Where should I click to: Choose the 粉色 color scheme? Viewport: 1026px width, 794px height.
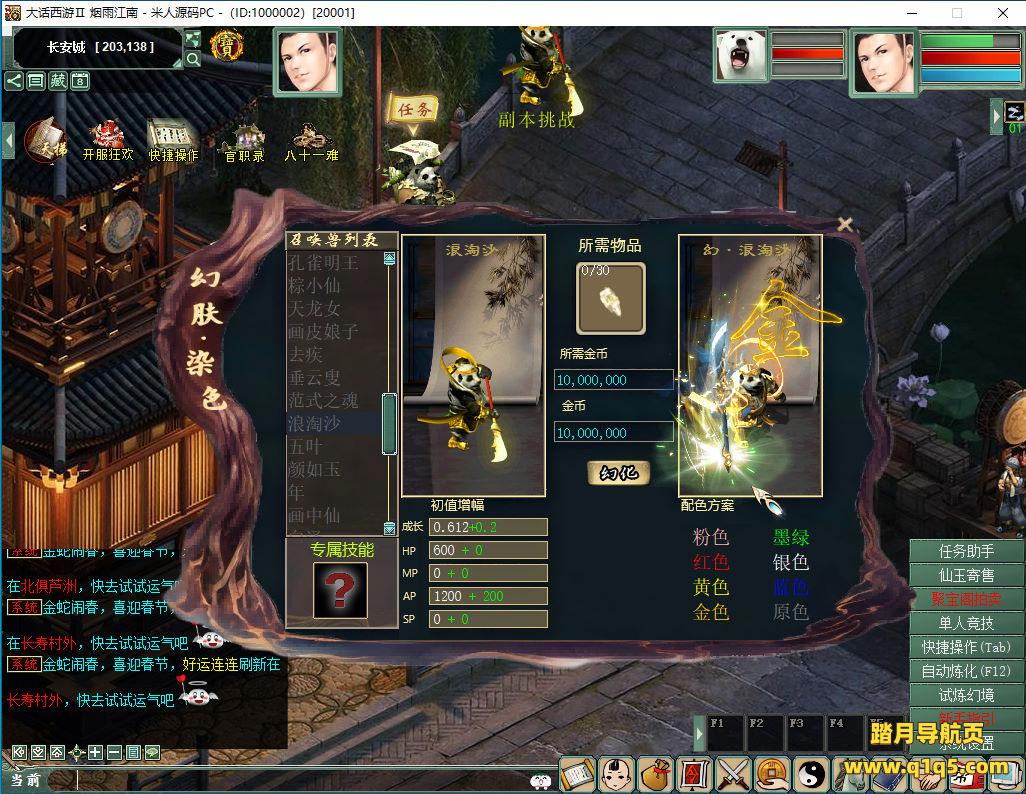tap(711, 538)
